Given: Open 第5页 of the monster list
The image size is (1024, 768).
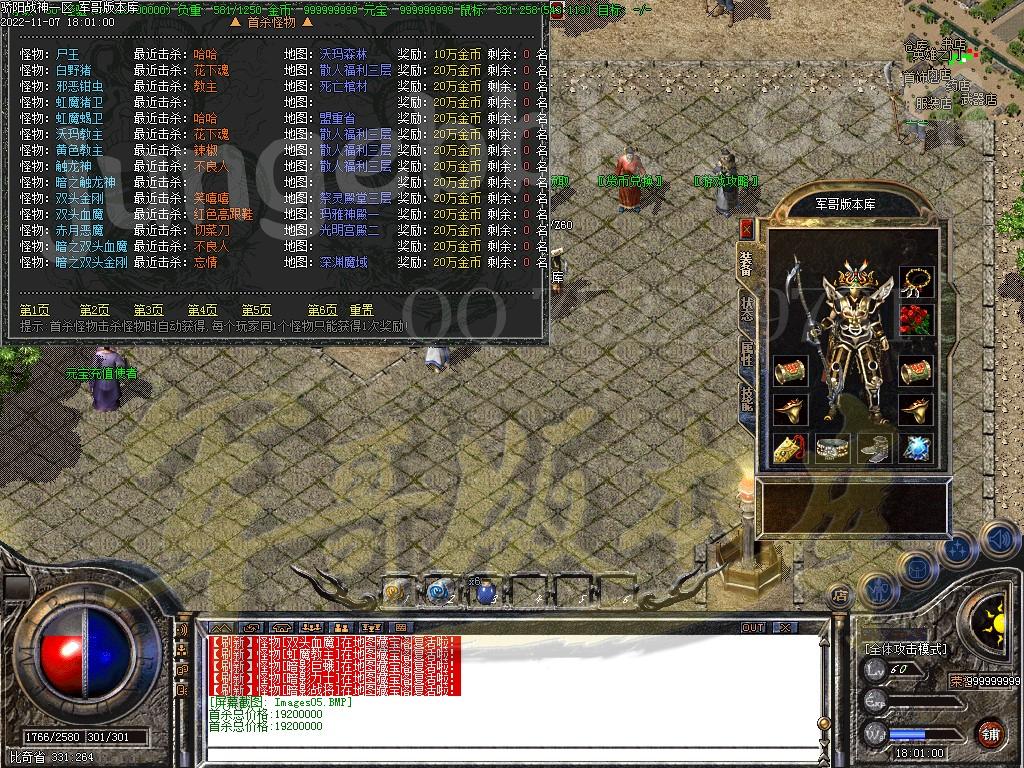Looking at the screenshot, I should coord(256,310).
